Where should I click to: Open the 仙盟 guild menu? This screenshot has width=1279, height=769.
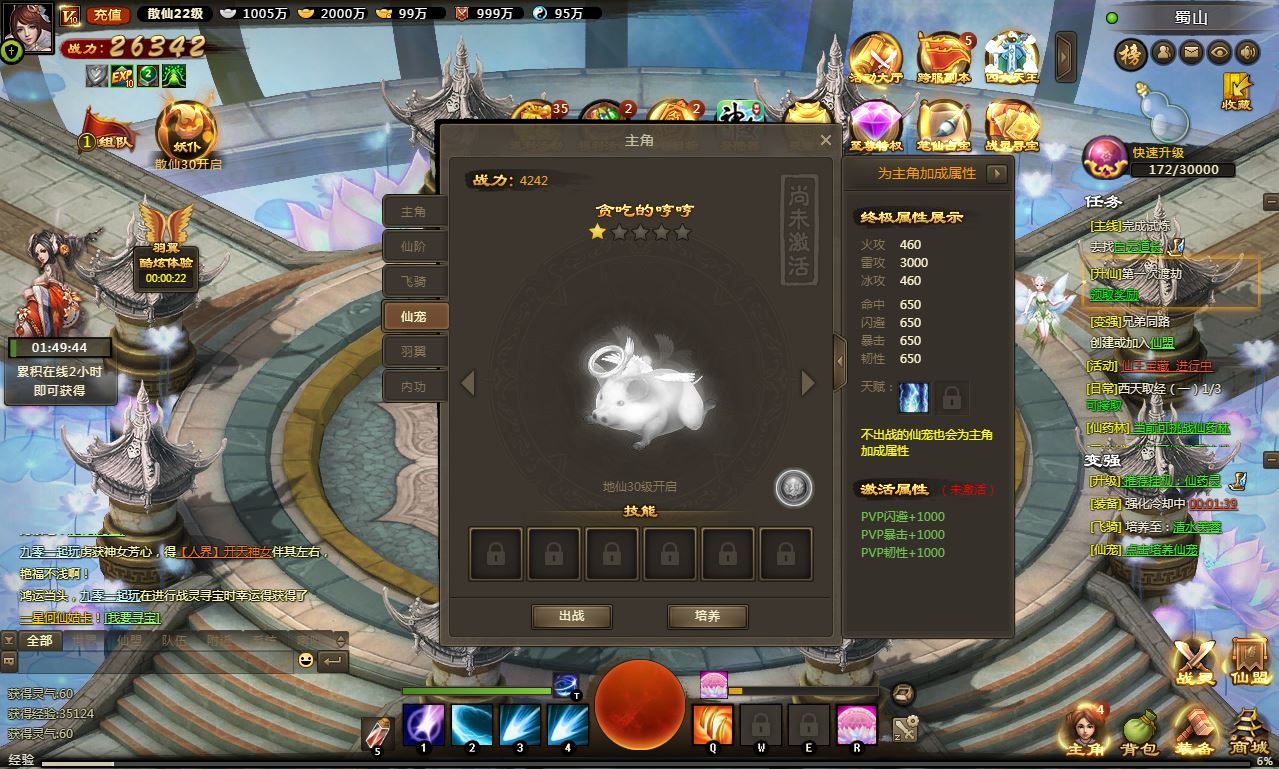[1248, 661]
